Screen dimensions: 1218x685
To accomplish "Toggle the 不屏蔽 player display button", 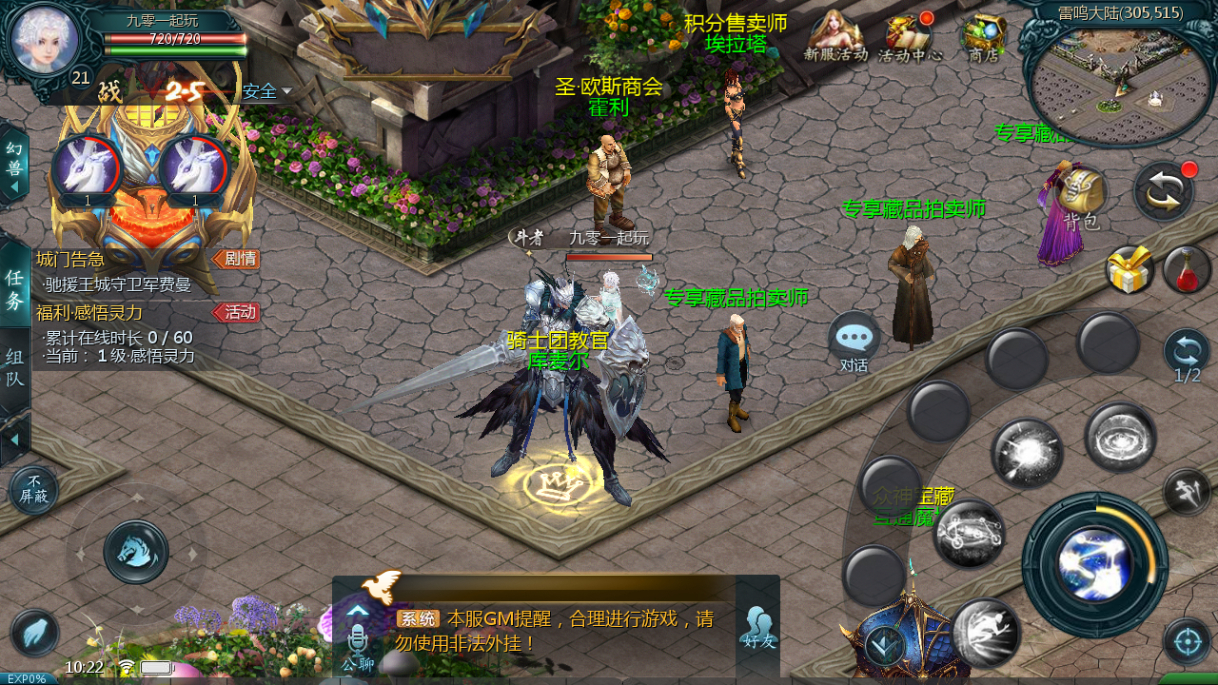I will click(x=34, y=490).
